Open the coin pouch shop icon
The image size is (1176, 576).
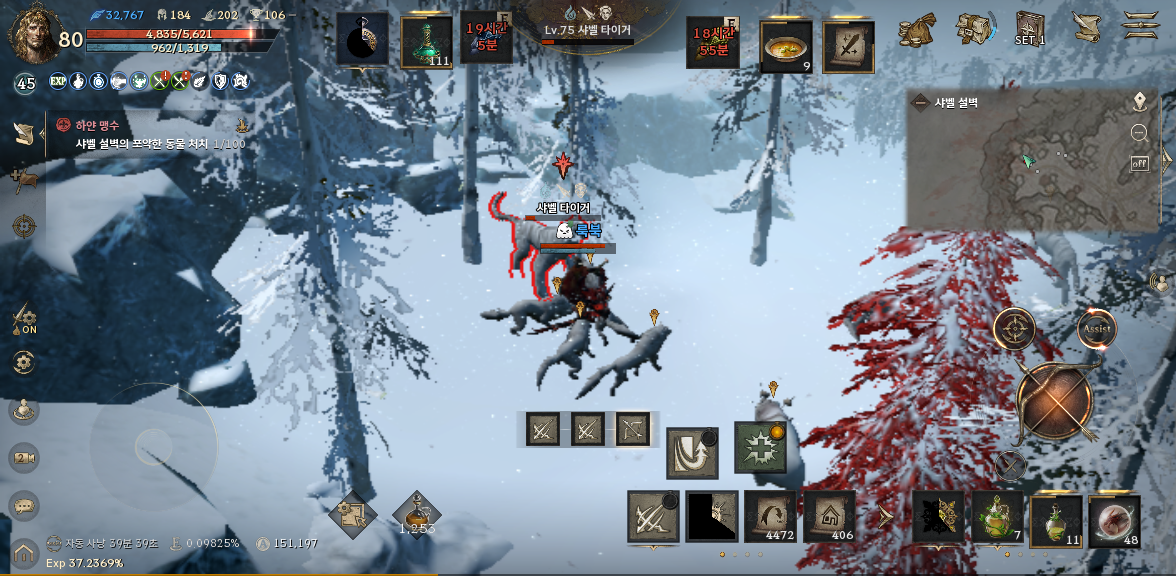(915, 29)
